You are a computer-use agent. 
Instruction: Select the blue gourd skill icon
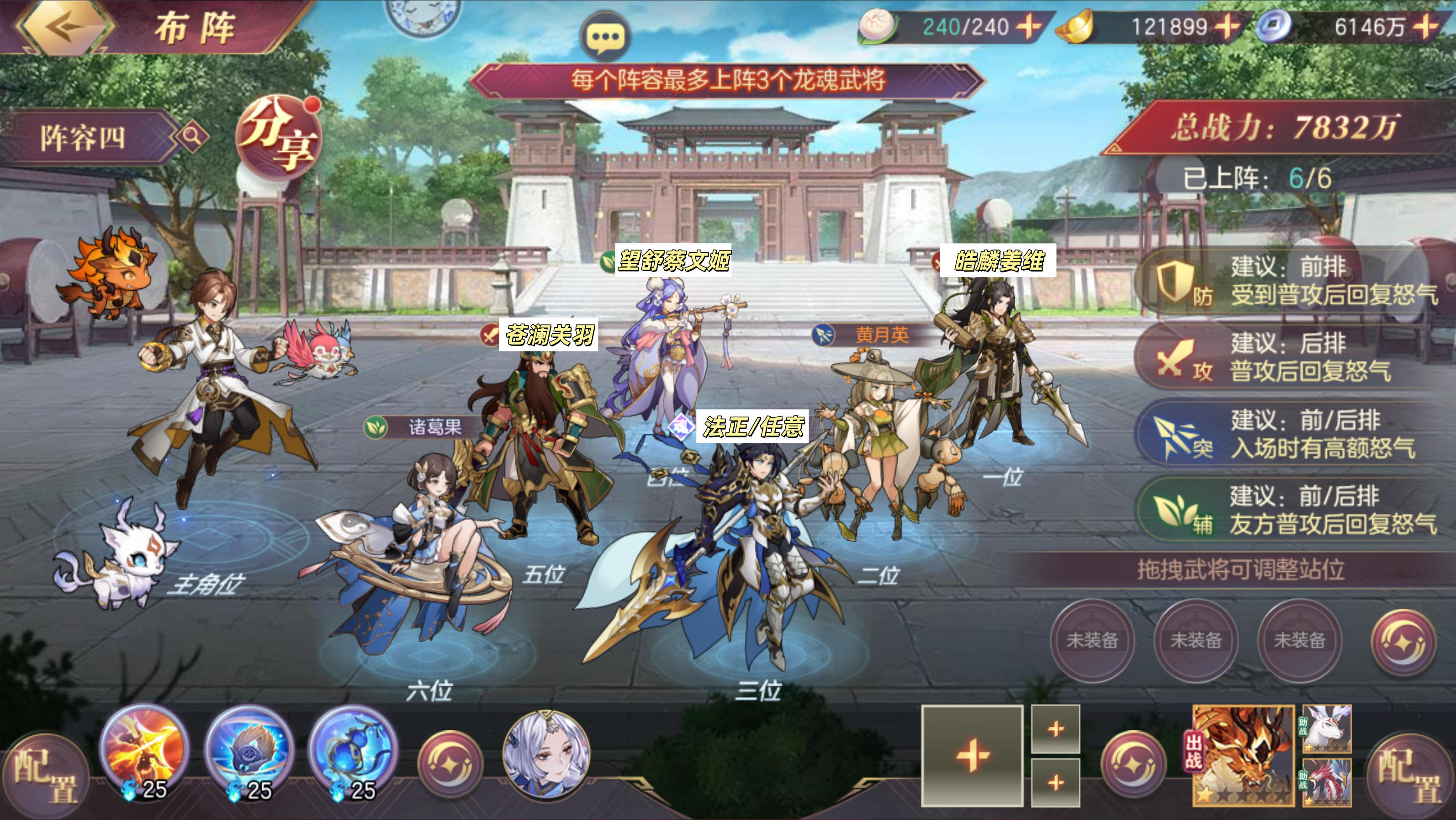tap(353, 750)
